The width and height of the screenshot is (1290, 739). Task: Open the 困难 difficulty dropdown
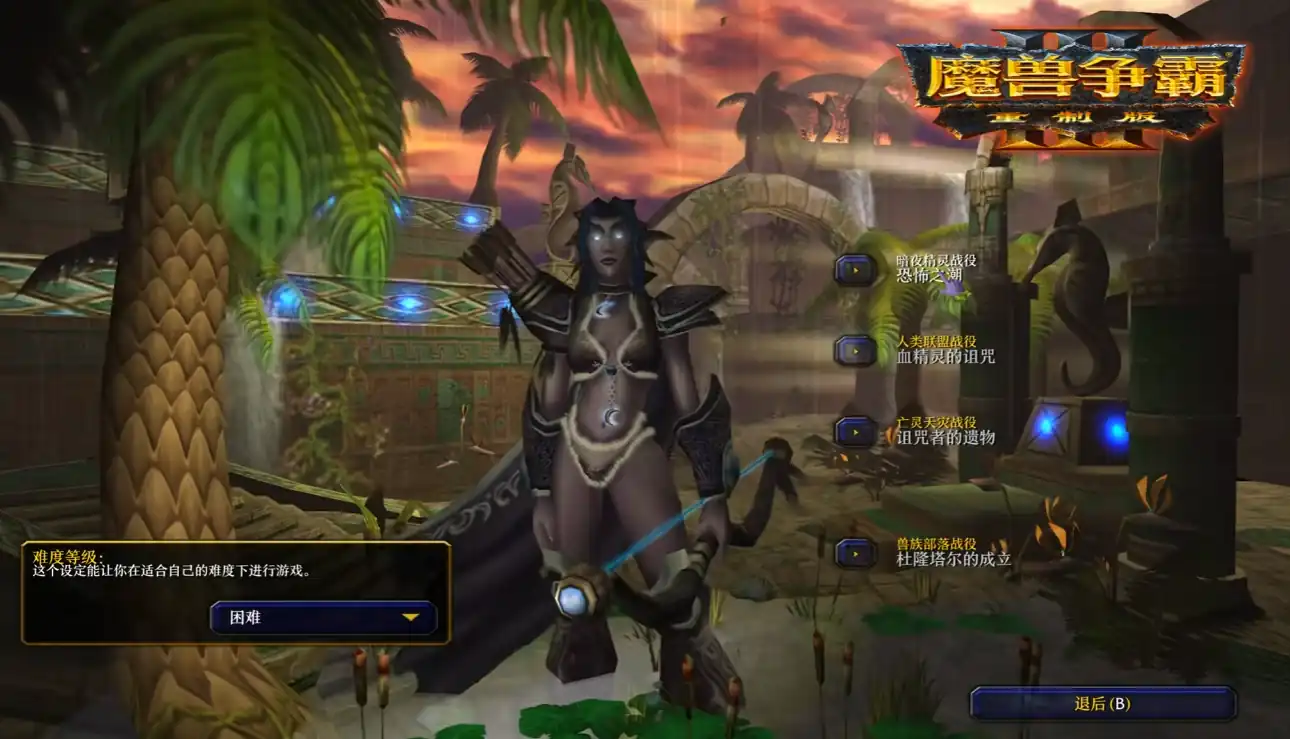pyautogui.click(x=323, y=618)
